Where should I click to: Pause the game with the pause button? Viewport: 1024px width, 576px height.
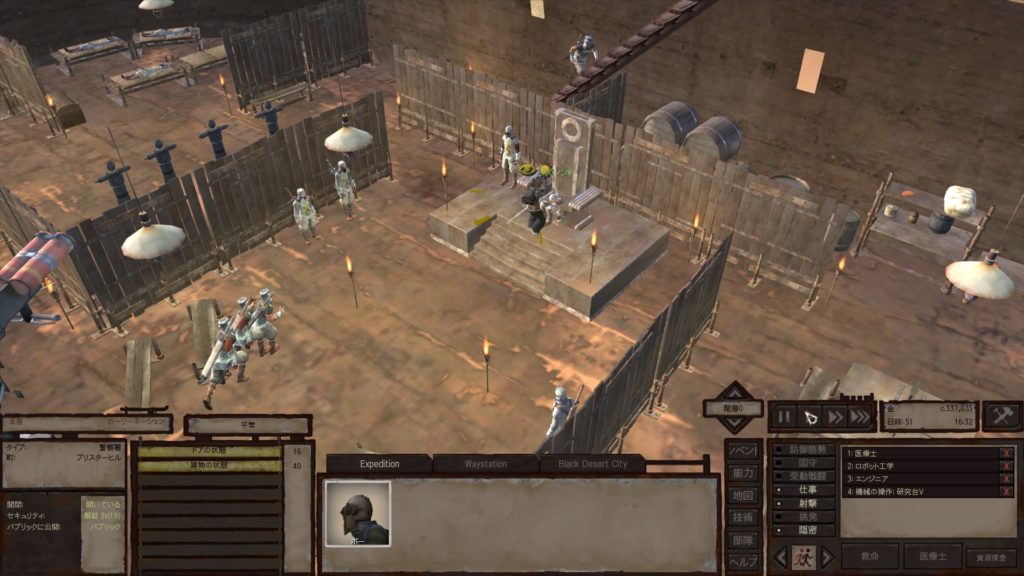point(784,416)
